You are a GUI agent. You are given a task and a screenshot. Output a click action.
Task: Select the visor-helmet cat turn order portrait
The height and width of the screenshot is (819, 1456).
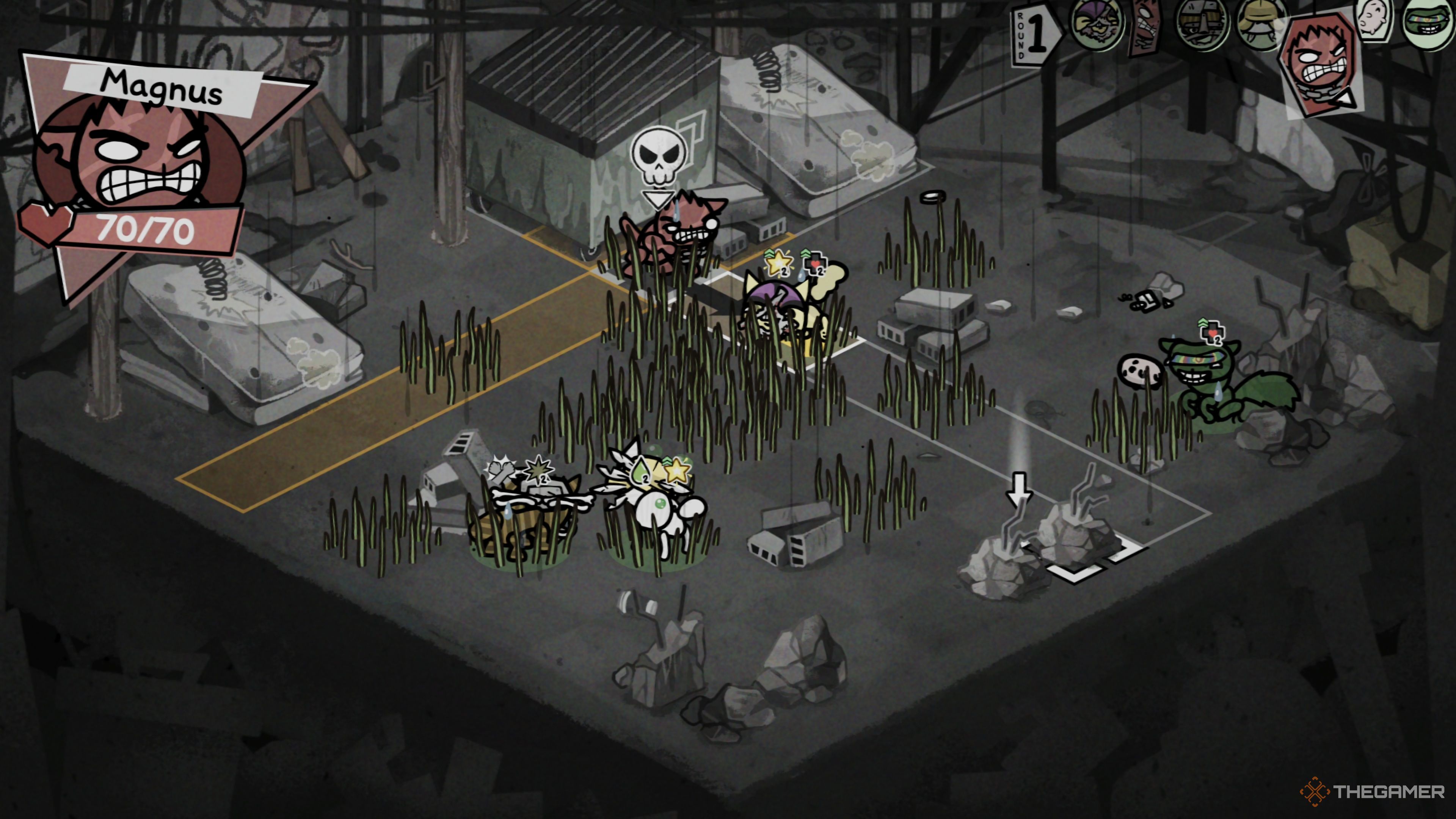[1202, 25]
